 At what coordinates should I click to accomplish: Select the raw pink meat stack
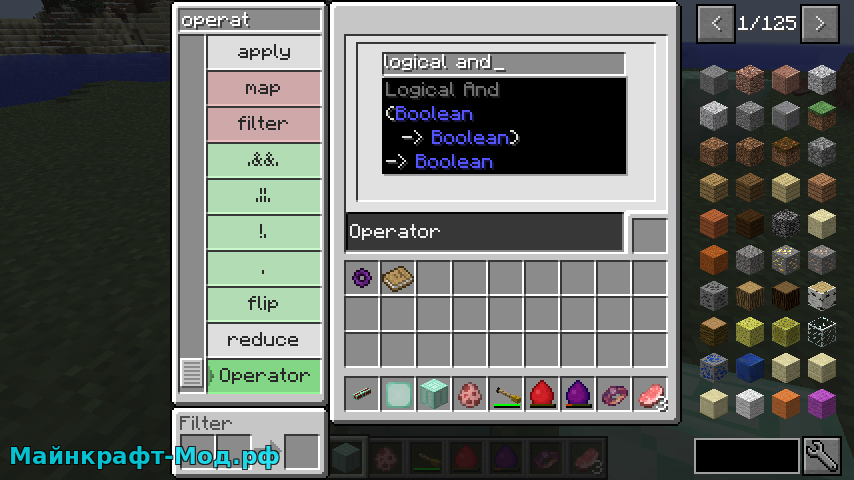pyautogui.click(x=649, y=393)
